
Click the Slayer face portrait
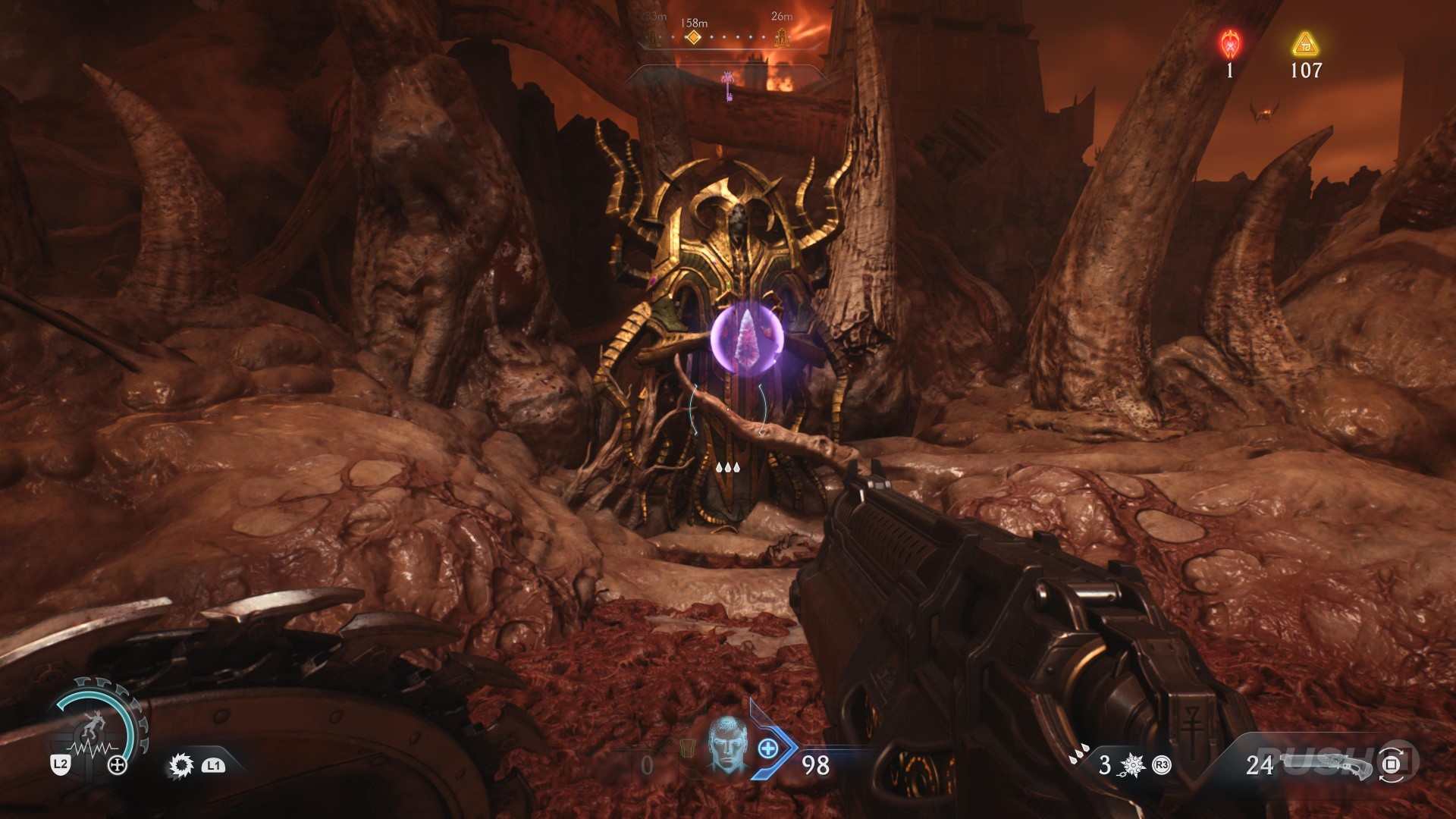tap(727, 743)
